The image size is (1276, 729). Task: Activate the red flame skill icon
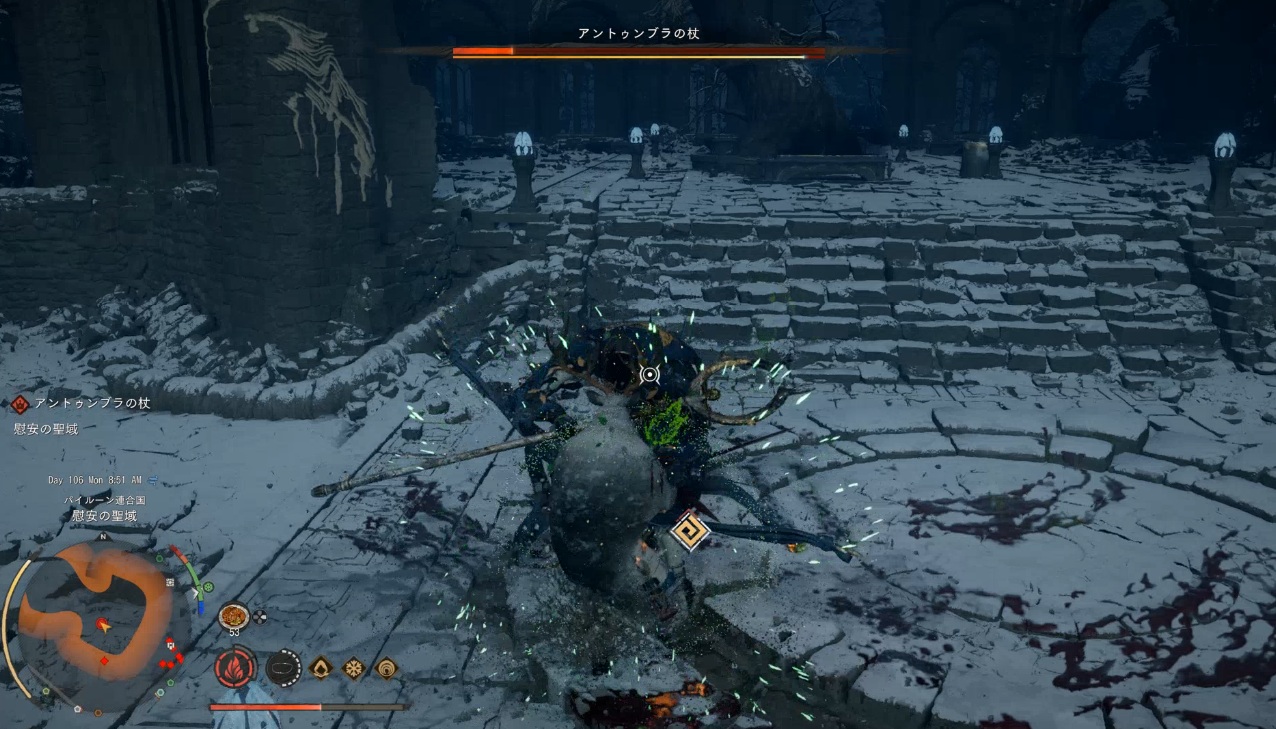[235, 667]
